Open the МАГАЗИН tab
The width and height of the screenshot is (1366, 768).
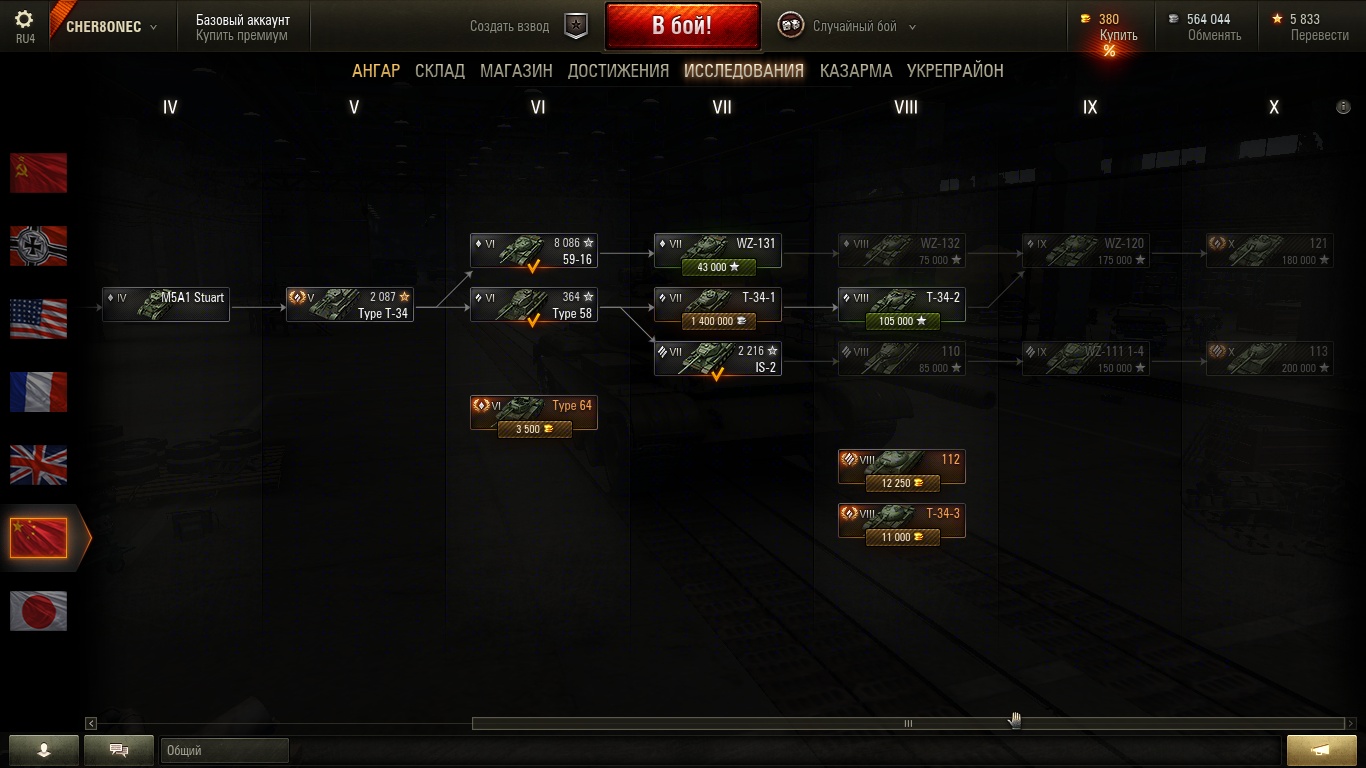point(516,71)
